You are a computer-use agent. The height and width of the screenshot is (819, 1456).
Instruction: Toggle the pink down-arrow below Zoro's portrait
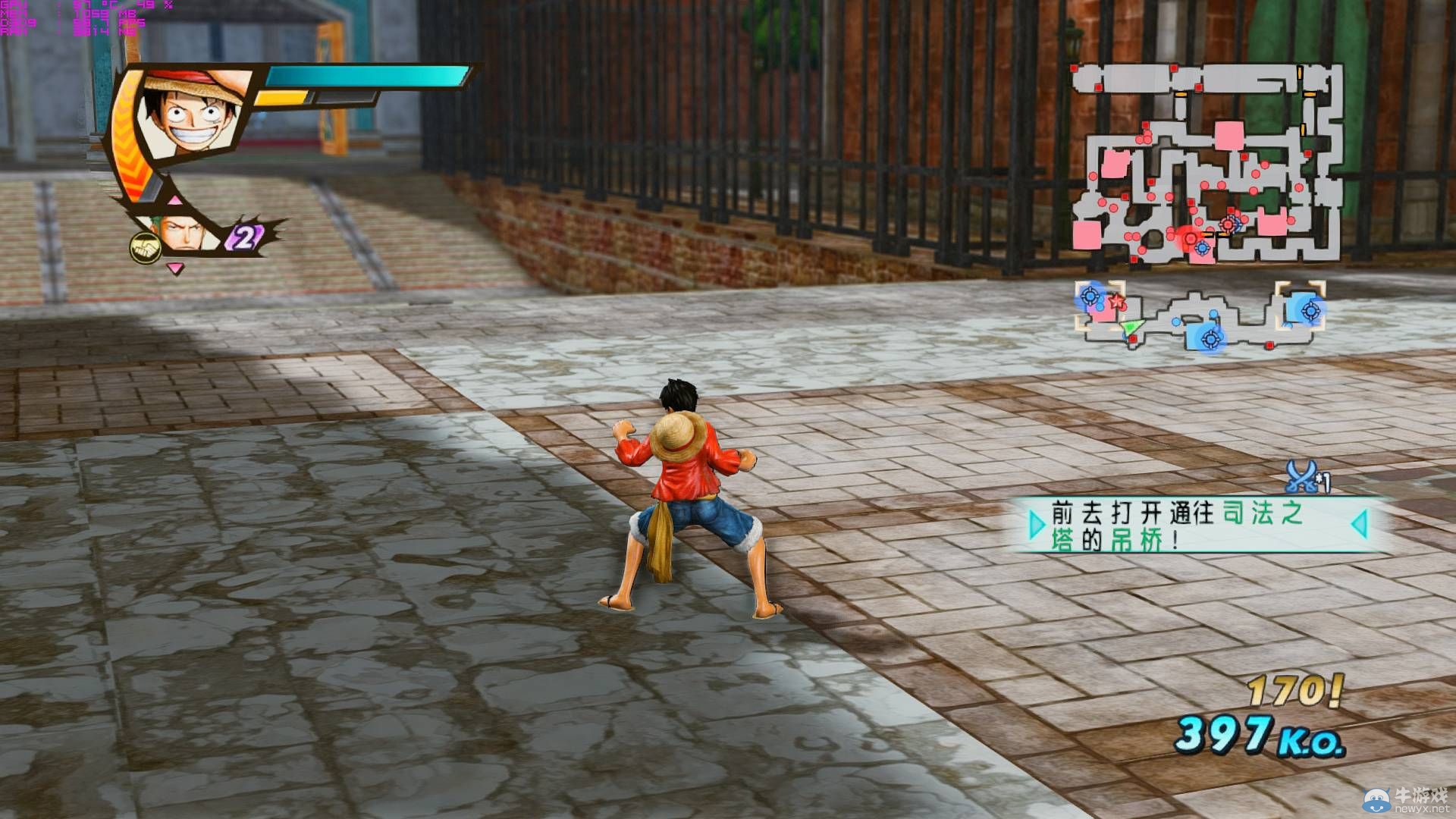tap(174, 270)
